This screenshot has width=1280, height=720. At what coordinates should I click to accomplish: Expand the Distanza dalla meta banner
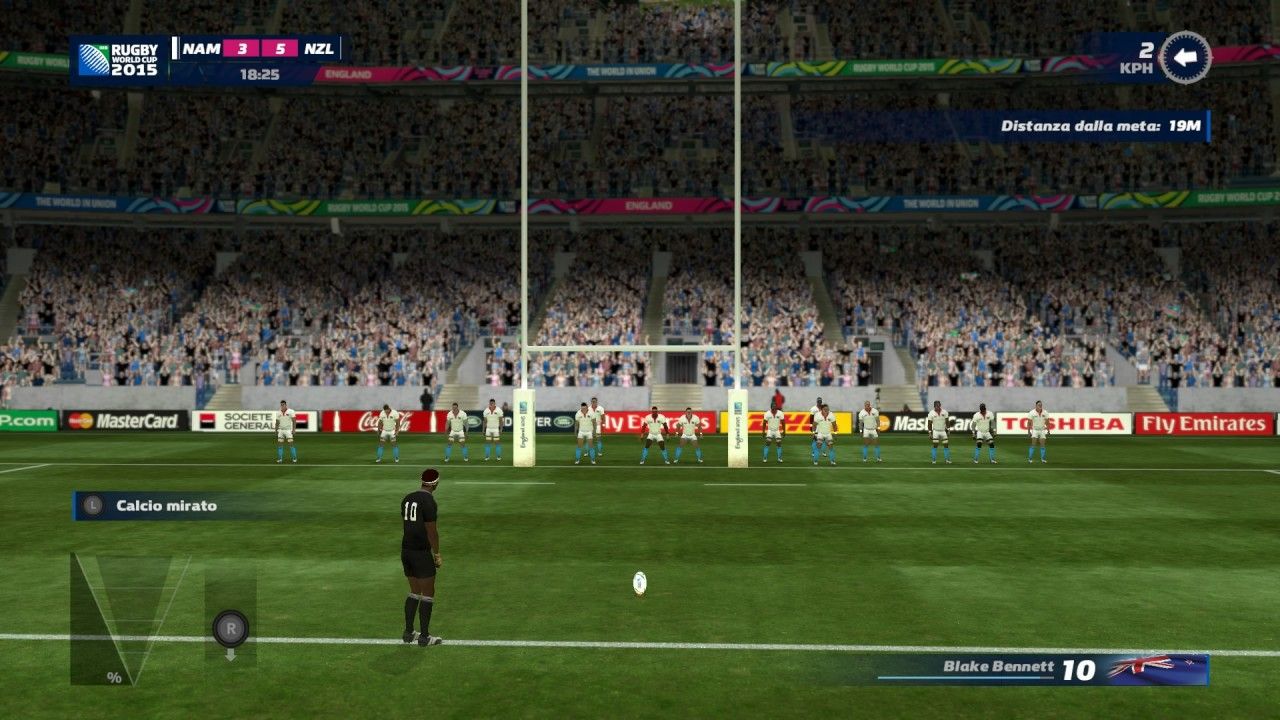tap(1099, 127)
